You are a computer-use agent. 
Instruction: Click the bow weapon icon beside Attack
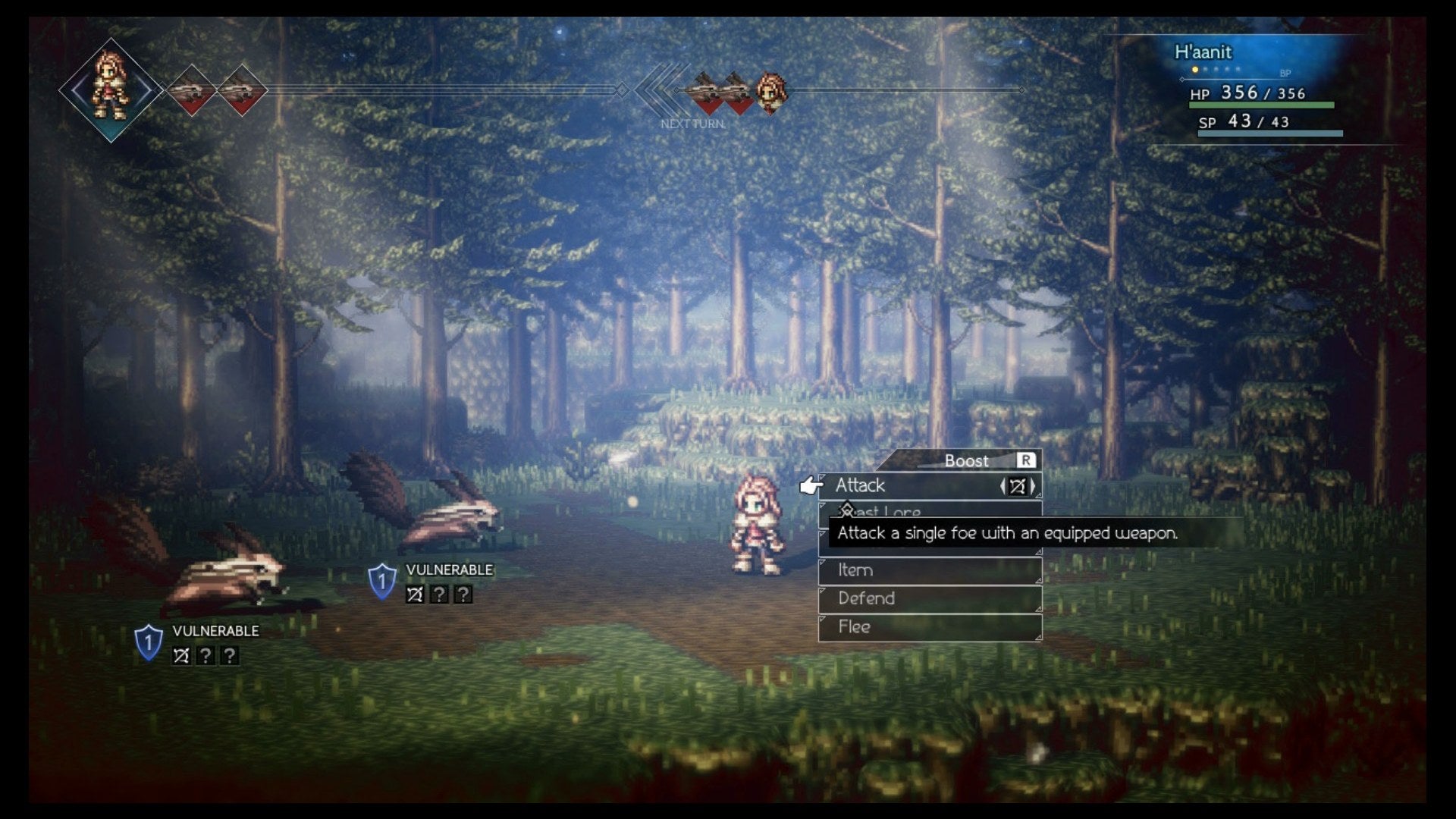pyautogui.click(x=1019, y=487)
